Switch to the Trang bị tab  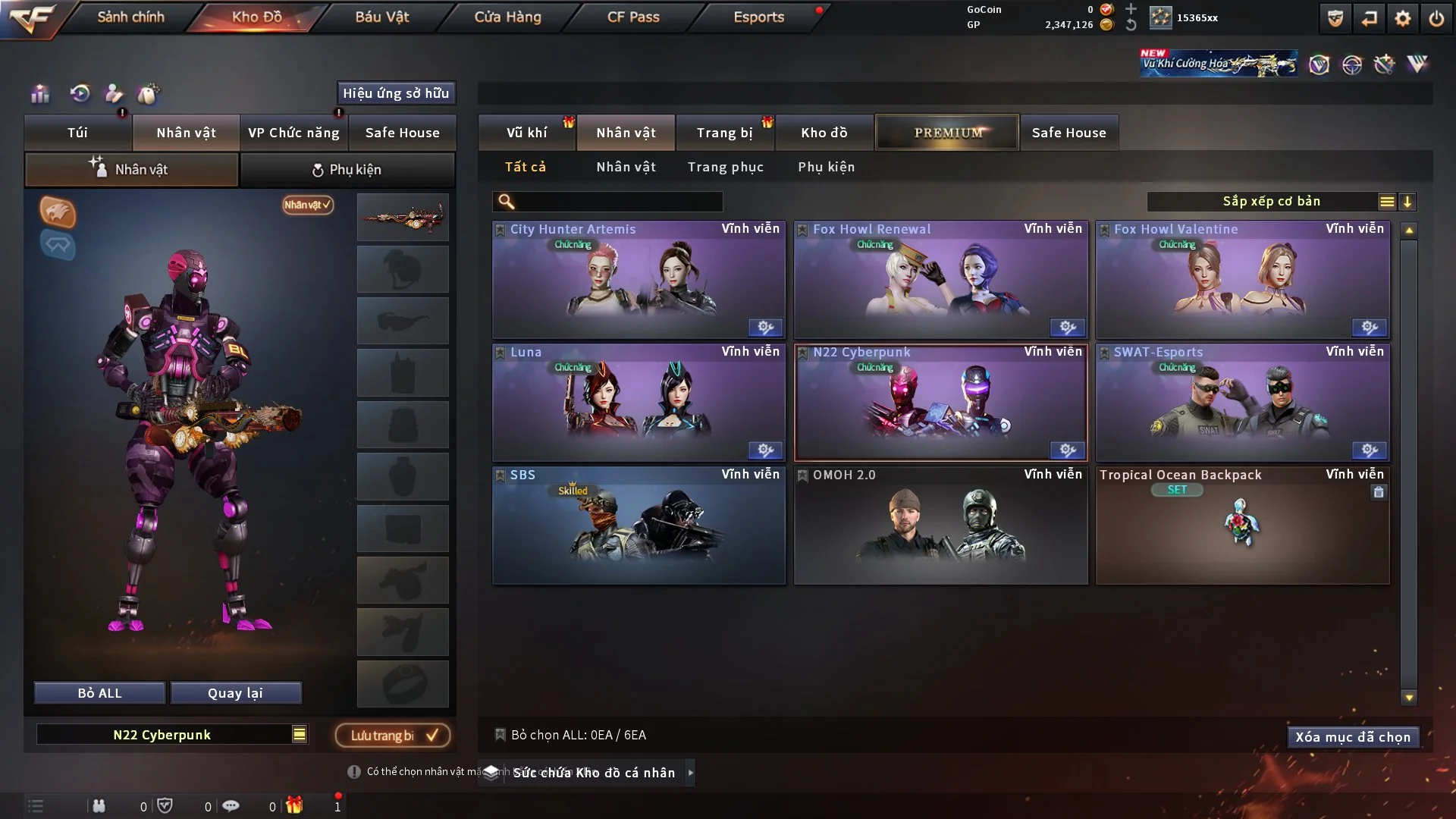coord(724,133)
